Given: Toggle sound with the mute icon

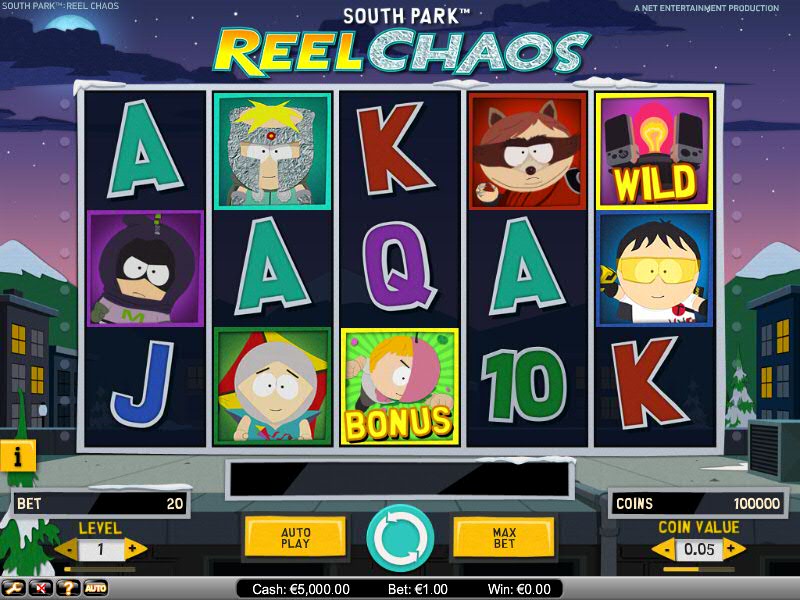Looking at the screenshot, I should (41, 588).
